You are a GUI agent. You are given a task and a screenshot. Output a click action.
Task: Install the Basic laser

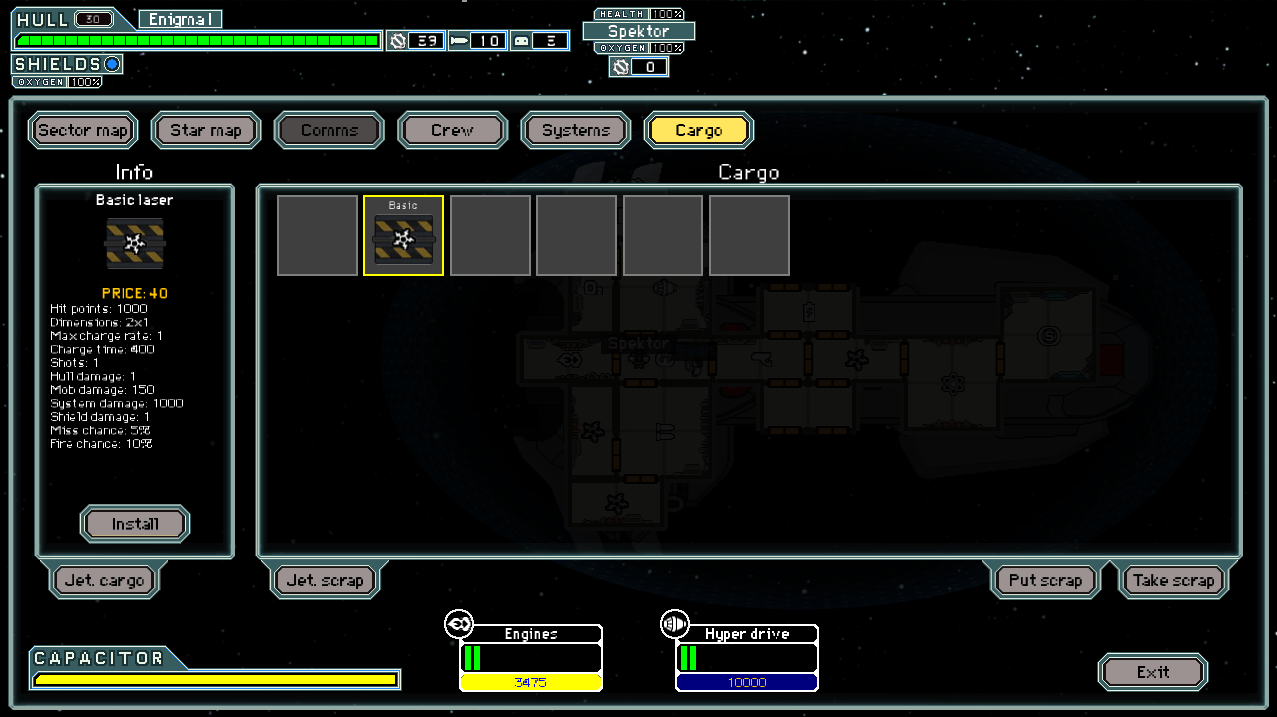135,524
